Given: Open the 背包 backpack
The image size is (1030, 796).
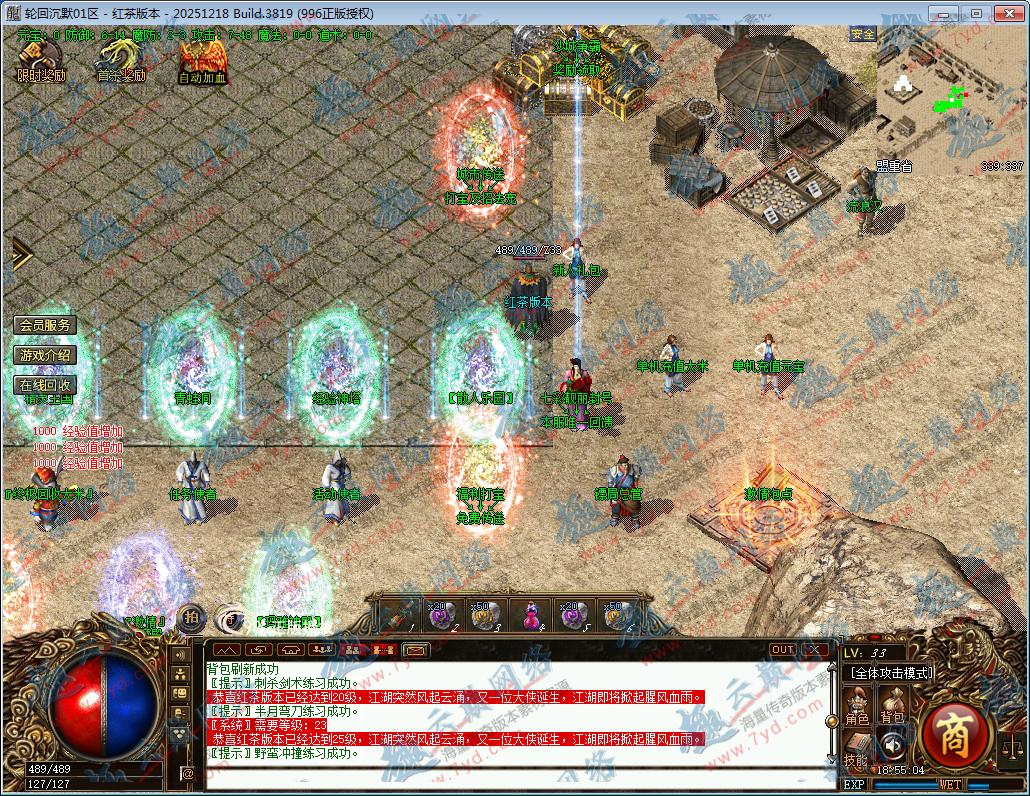Looking at the screenshot, I should [x=892, y=707].
